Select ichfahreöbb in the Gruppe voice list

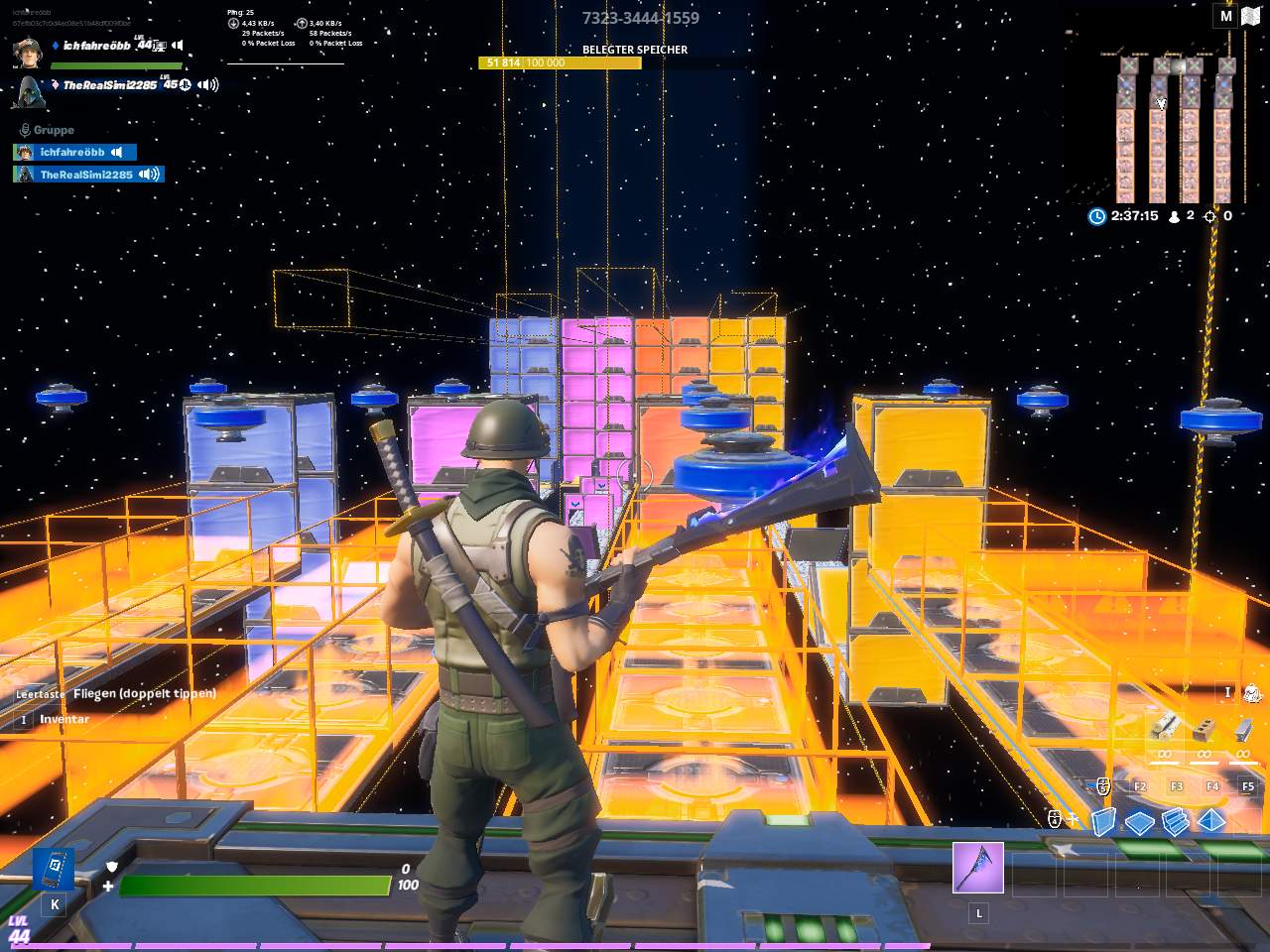coord(73,152)
